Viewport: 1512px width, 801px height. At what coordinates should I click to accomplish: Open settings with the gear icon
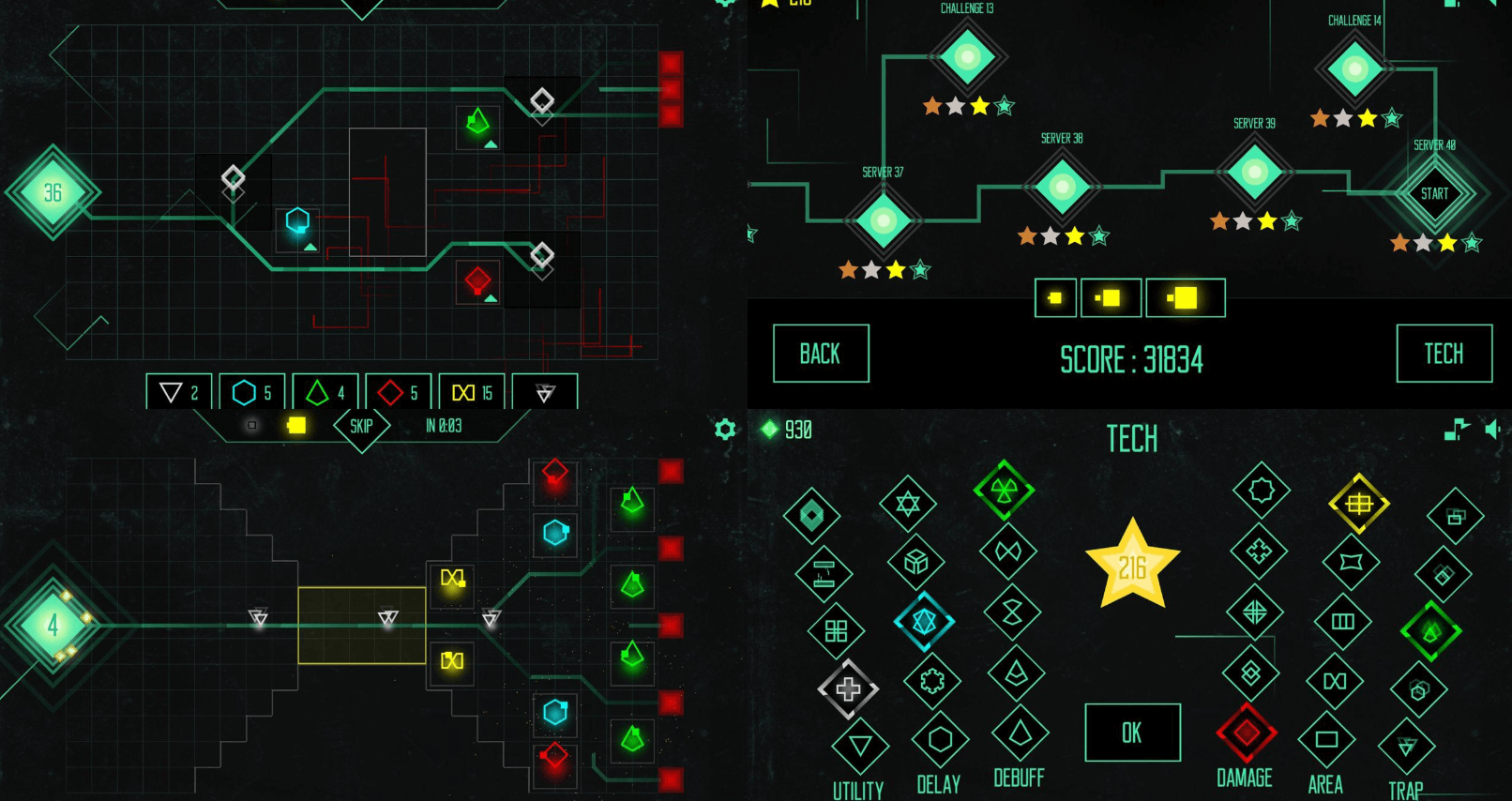click(725, 430)
